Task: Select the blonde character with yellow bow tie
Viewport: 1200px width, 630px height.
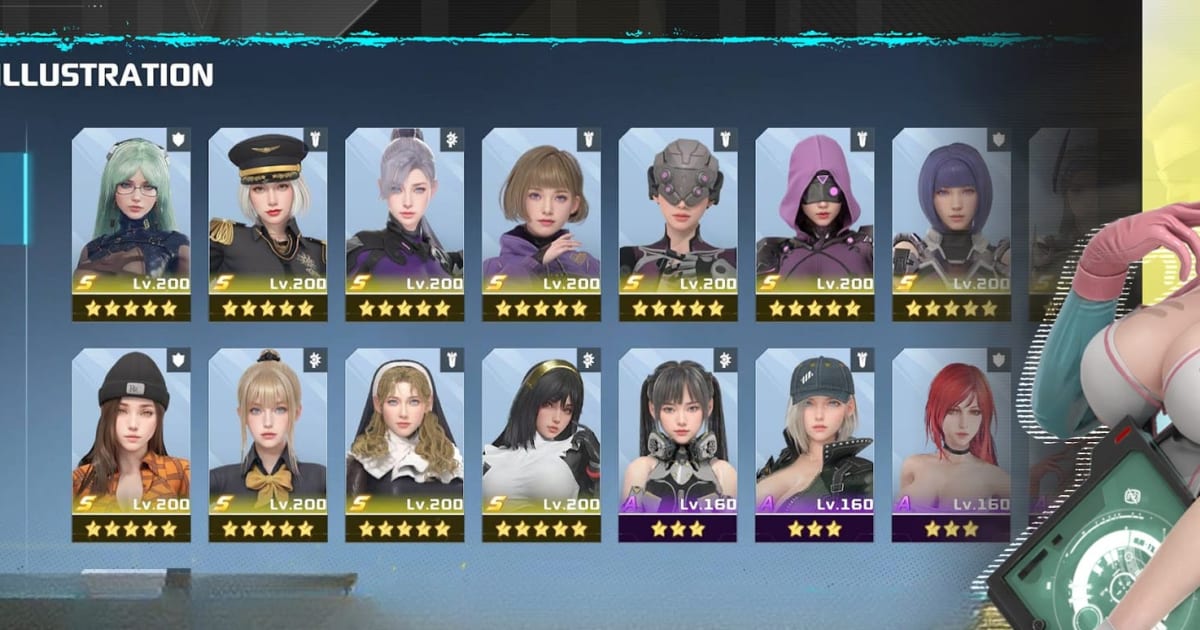Action: click(268, 443)
